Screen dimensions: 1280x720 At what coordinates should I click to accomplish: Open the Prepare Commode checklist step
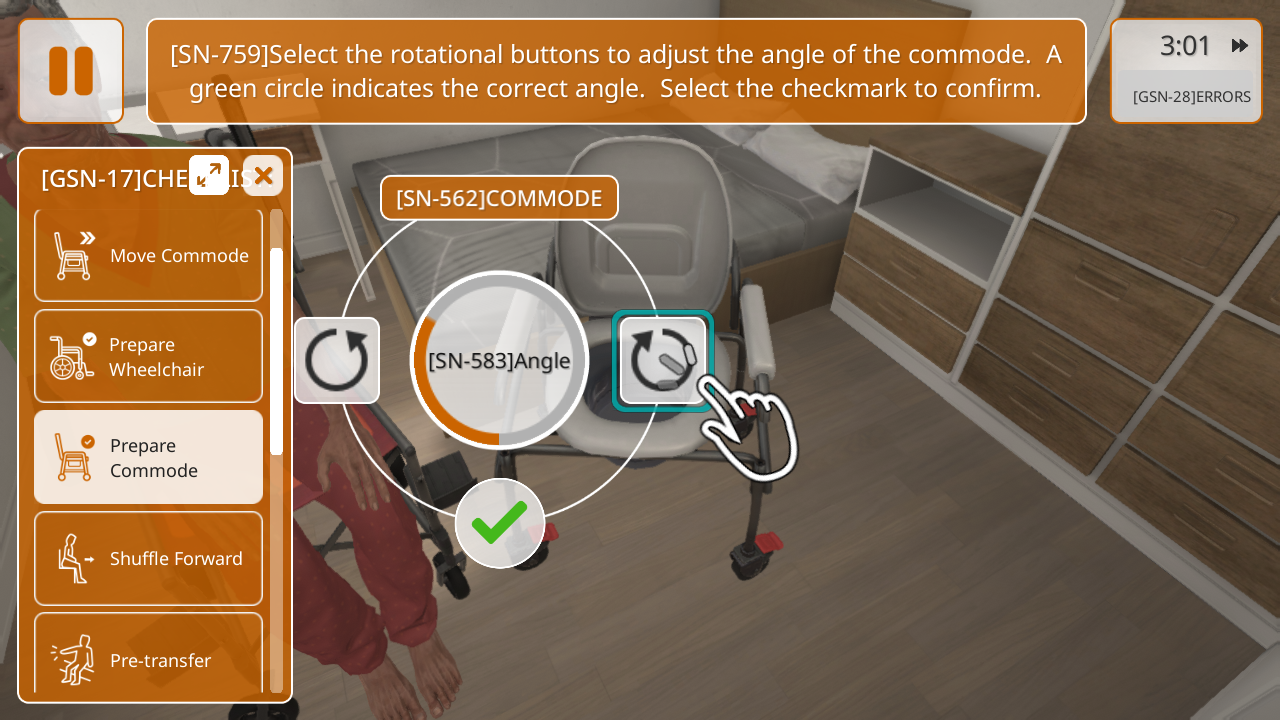[x=148, y=458]
